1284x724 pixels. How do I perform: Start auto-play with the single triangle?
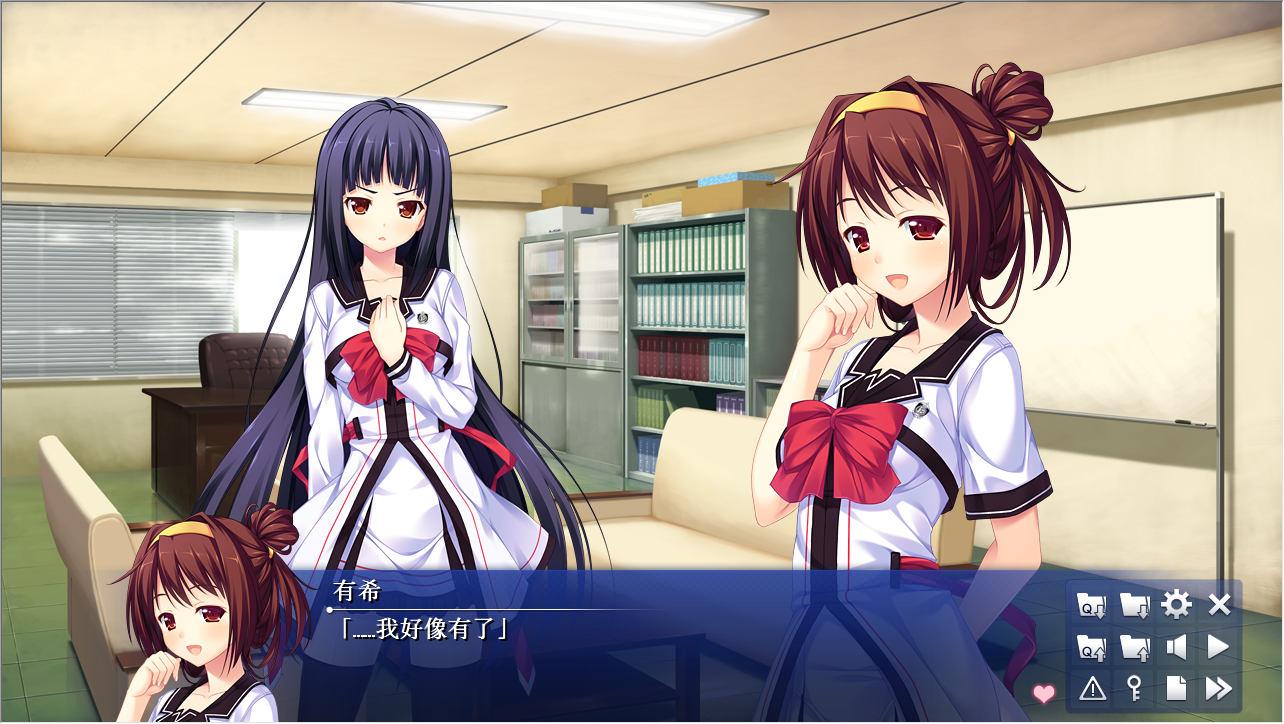click(1219, 647)
